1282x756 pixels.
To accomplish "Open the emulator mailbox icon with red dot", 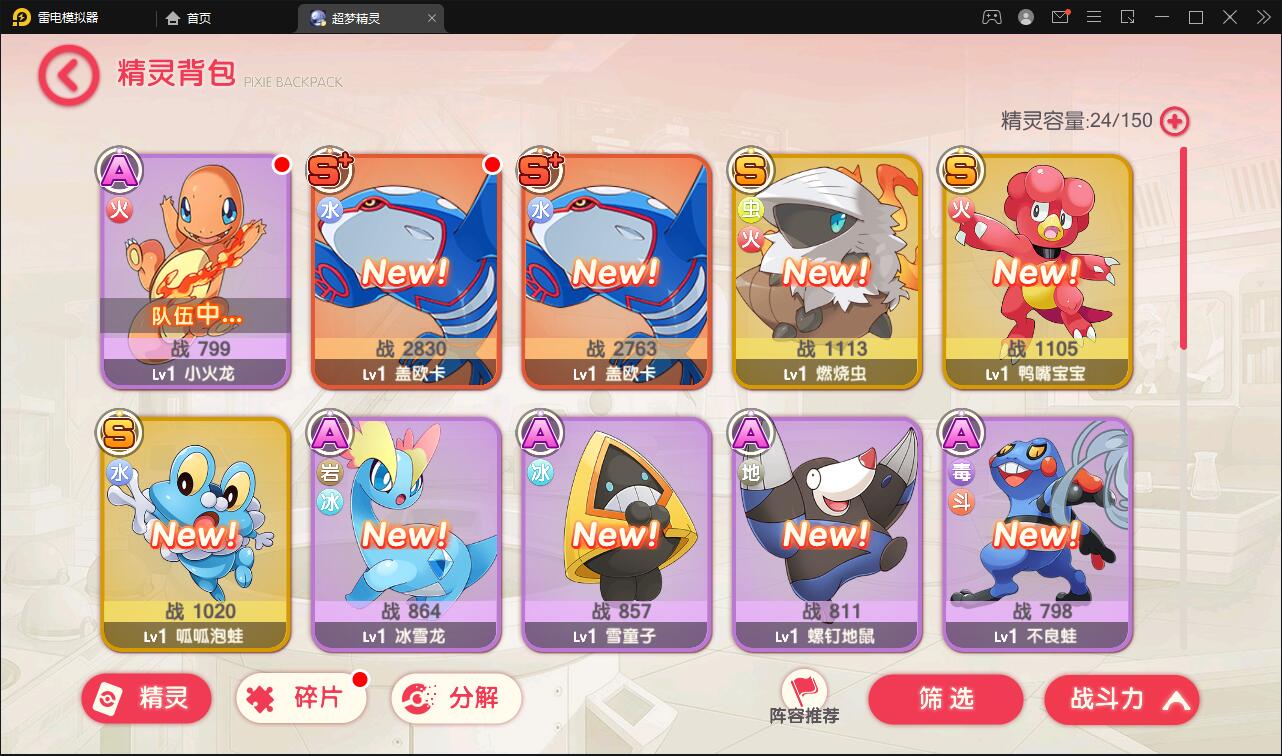I will click(x=1059, y=17).
